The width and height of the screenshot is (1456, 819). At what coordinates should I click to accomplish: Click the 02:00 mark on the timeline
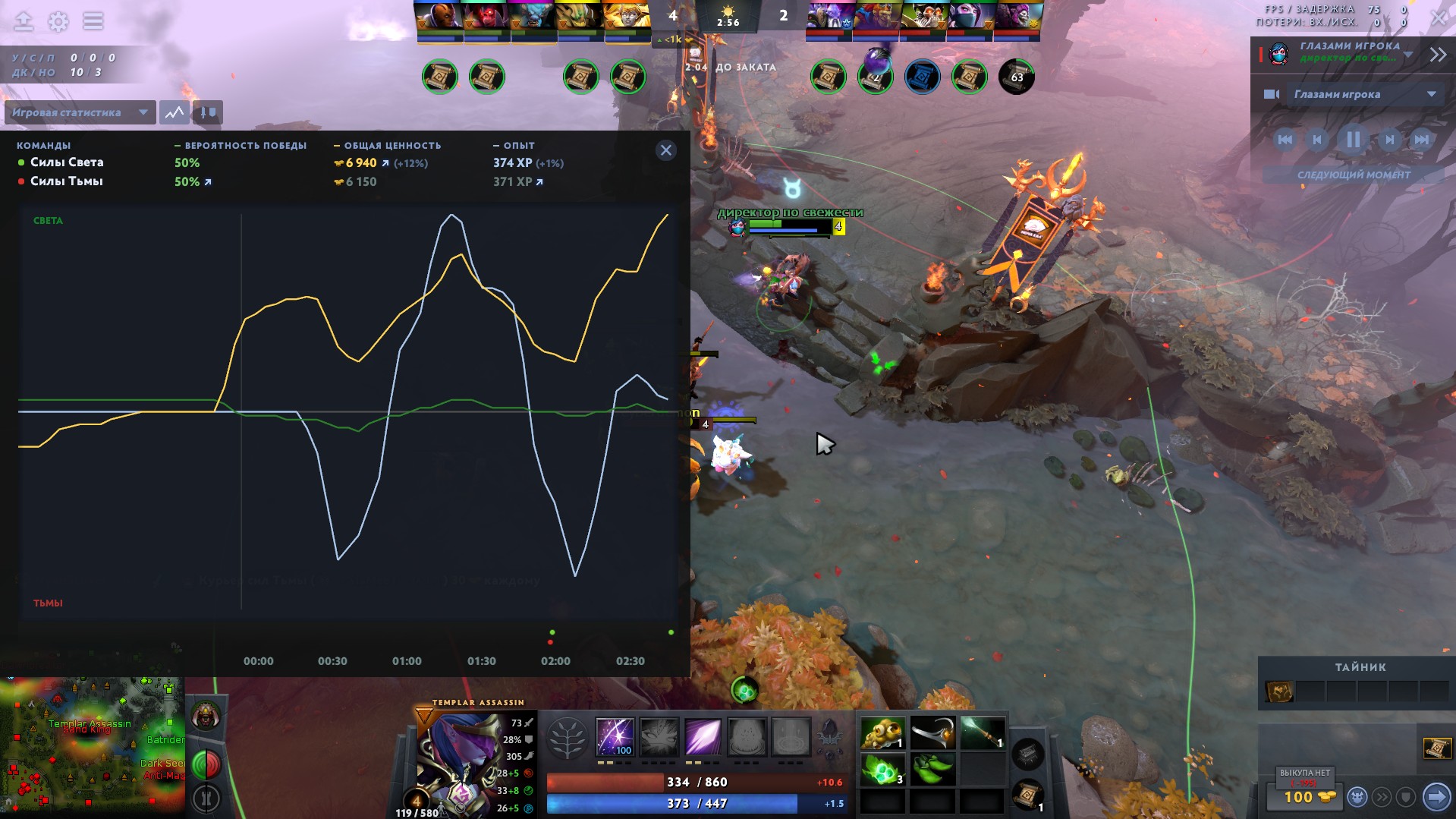pyautogui.click(x=555, y=661)
